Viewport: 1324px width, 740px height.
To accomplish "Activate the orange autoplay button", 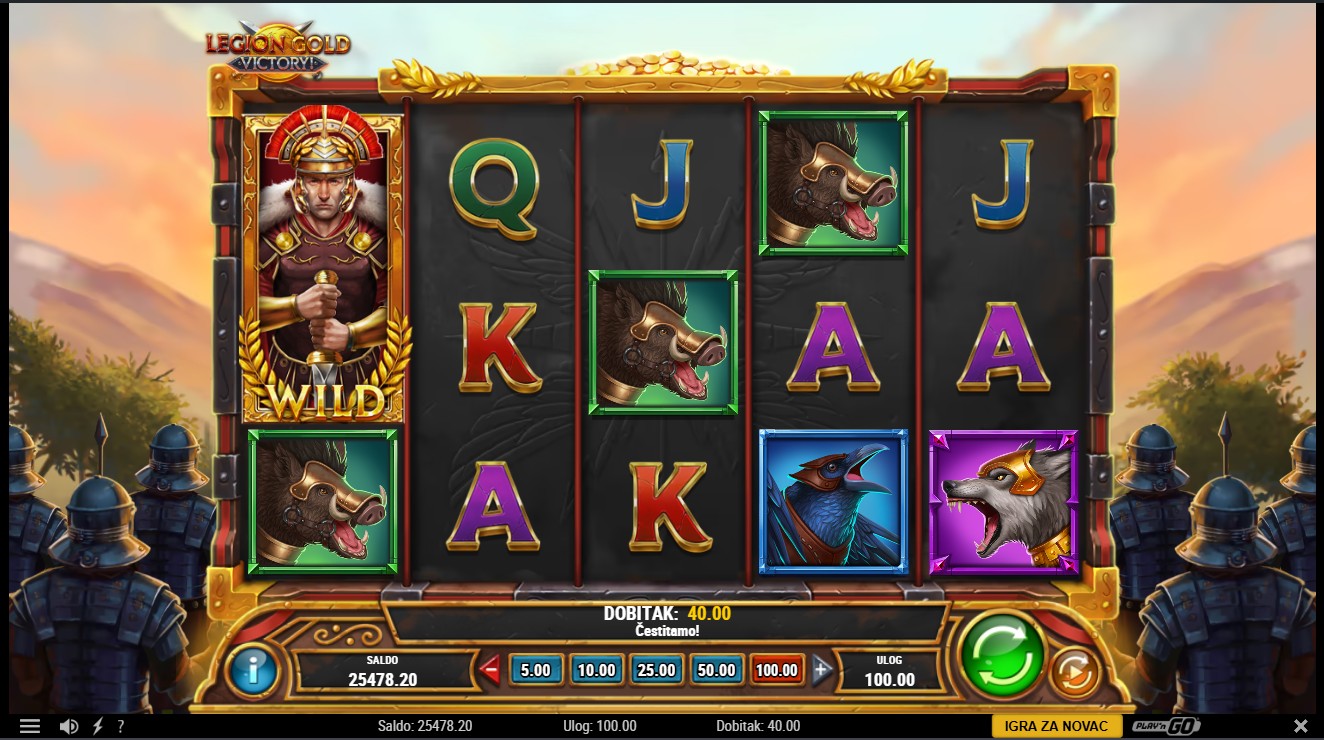I will [x=1073, y=673].
